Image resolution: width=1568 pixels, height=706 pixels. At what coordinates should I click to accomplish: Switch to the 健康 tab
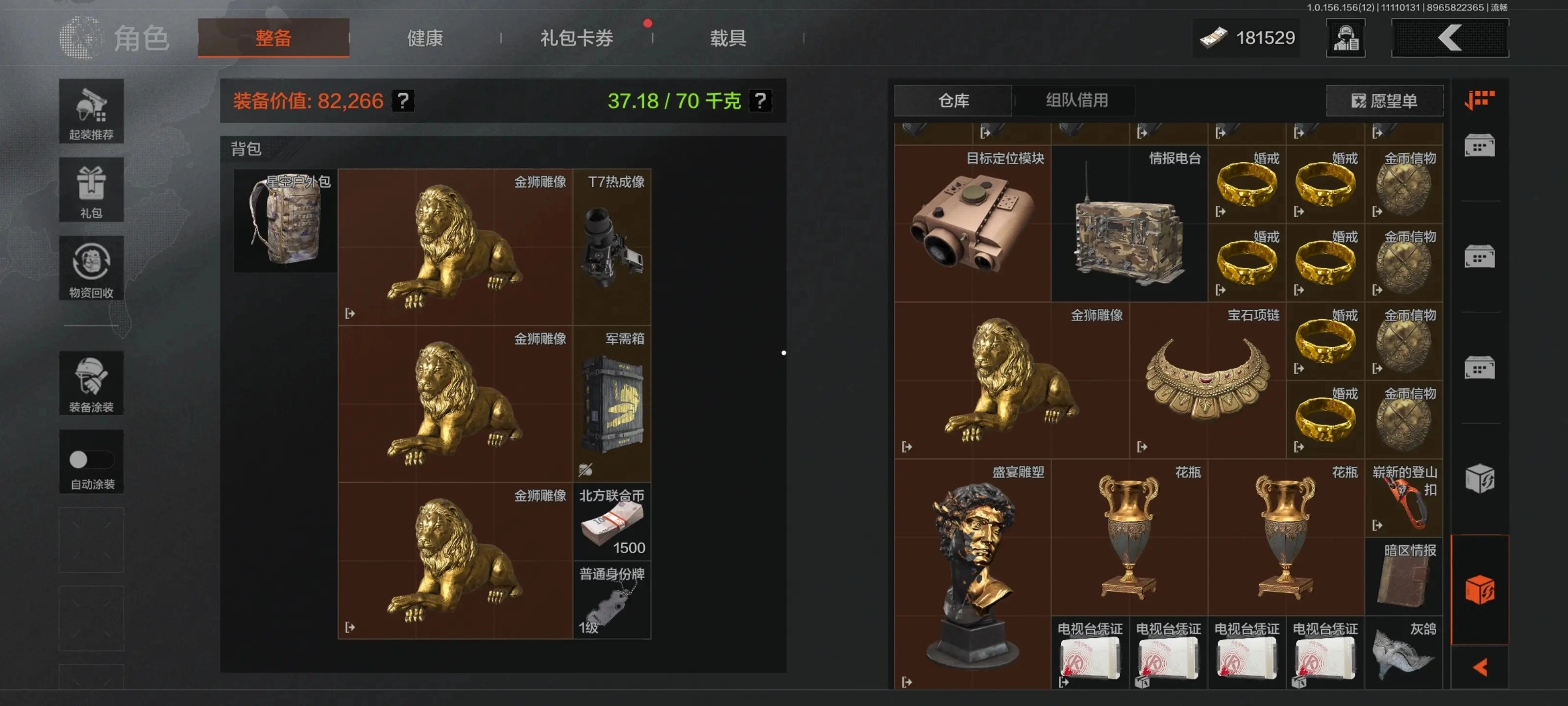coord(424,38)
